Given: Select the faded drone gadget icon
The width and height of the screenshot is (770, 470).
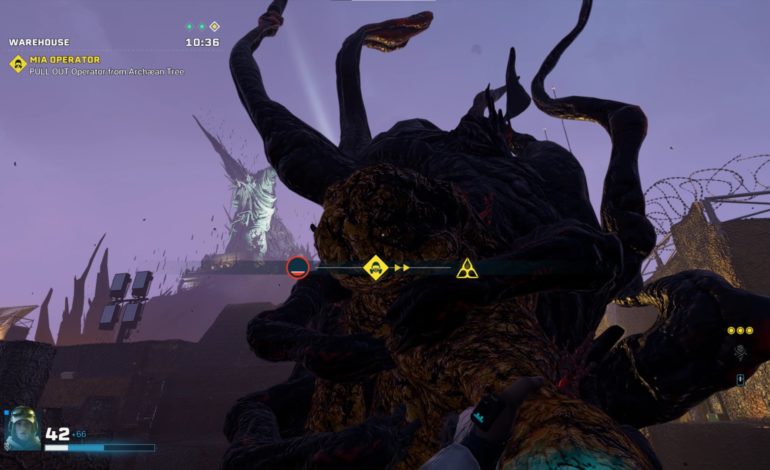Looking at the screenshot, I should click(740, 352).
